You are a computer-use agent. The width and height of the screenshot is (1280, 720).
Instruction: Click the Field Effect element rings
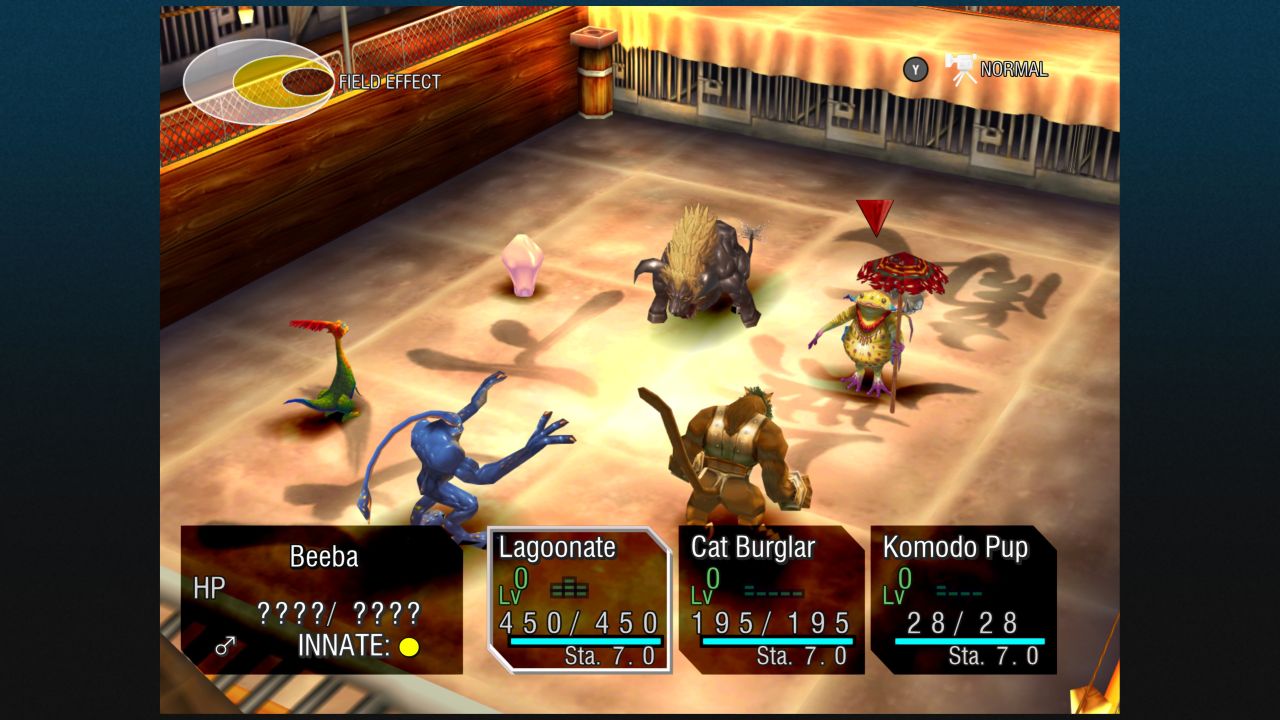point(258,81)
